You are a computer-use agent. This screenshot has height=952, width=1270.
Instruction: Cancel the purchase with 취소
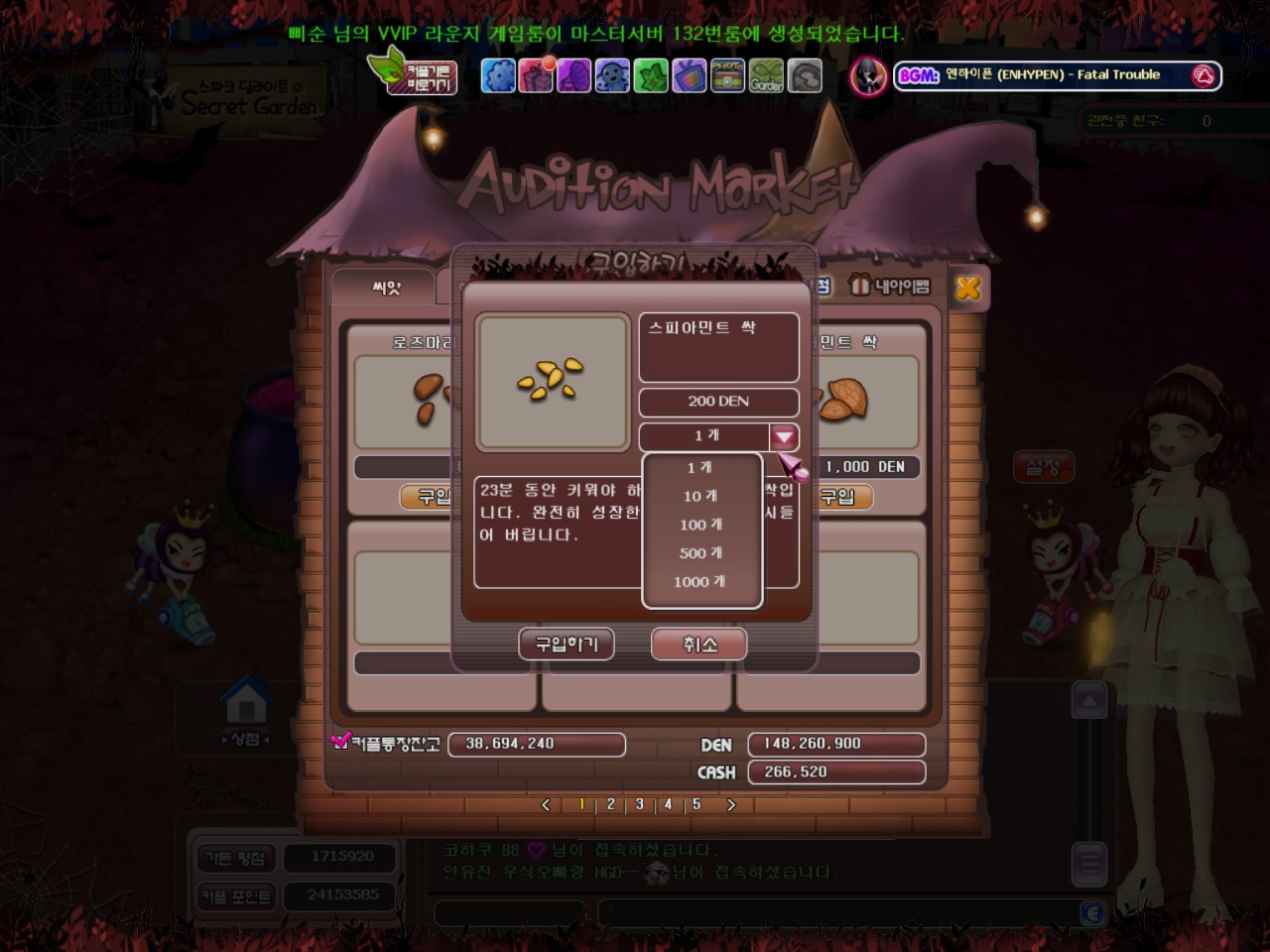(698, 645)
